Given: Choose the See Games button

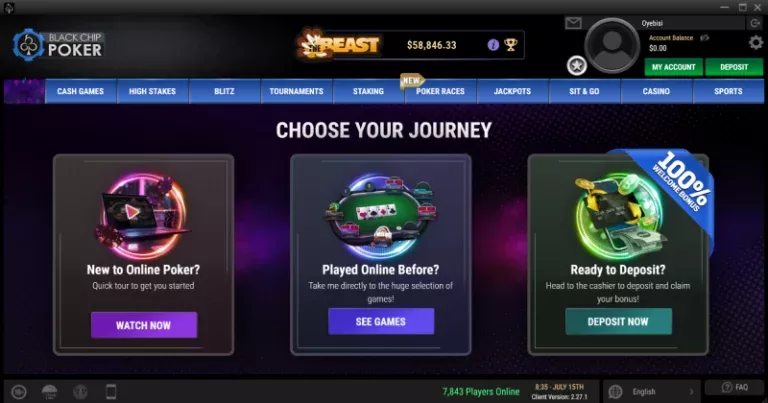Looking at the screenshot, I should coord(381,321).
